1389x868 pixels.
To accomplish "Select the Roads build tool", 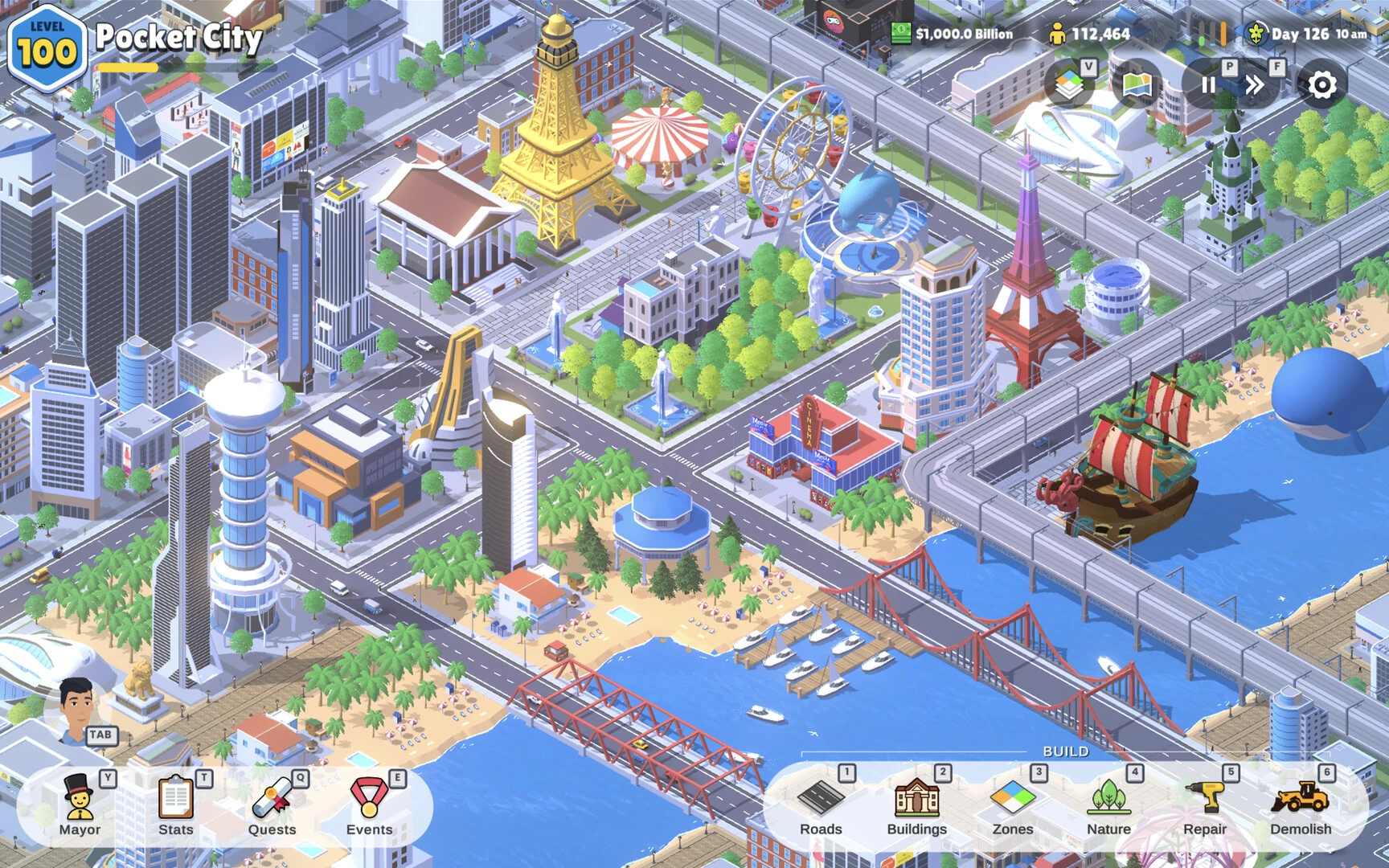I will (821, 805).
